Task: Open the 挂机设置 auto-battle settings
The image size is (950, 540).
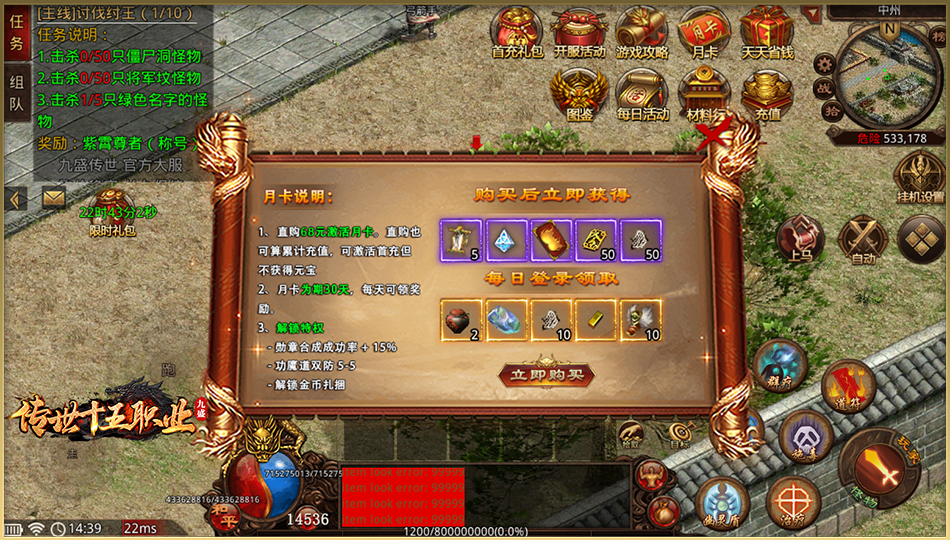Action: [919, 177]
